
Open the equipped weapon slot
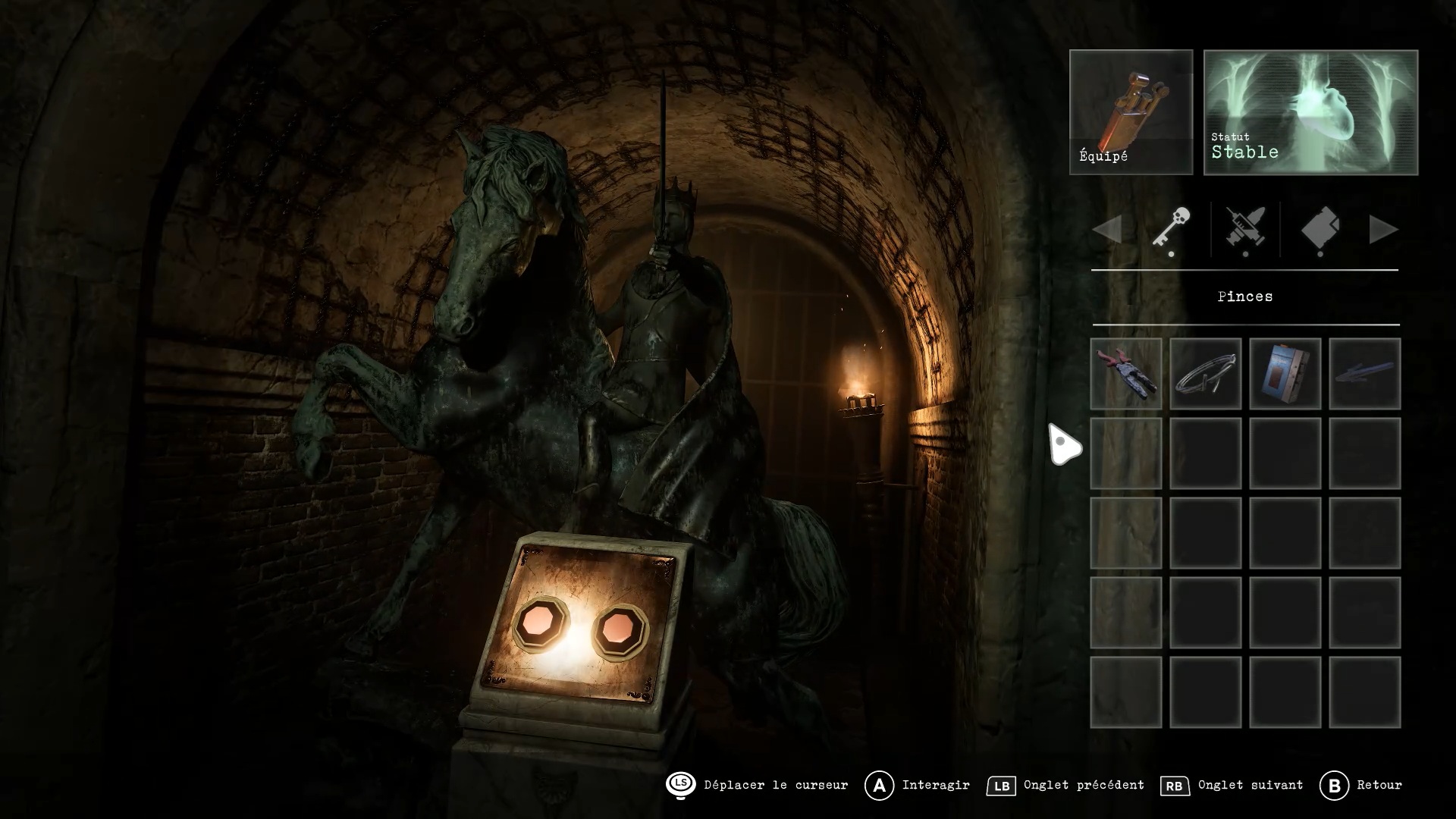pyautogui.click(x=1131, y=112)
